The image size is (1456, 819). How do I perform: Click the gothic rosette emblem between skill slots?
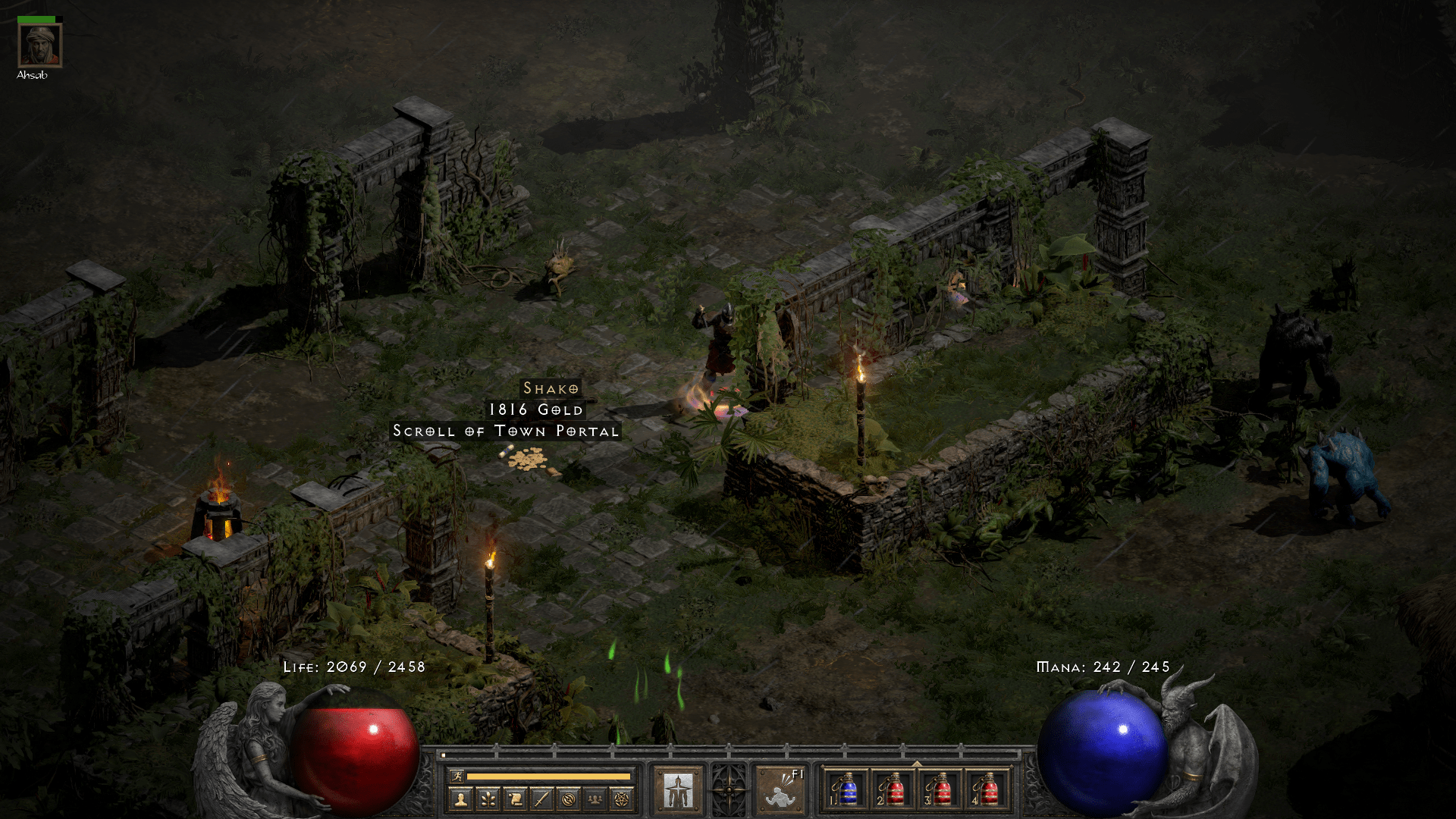point(730,789)
